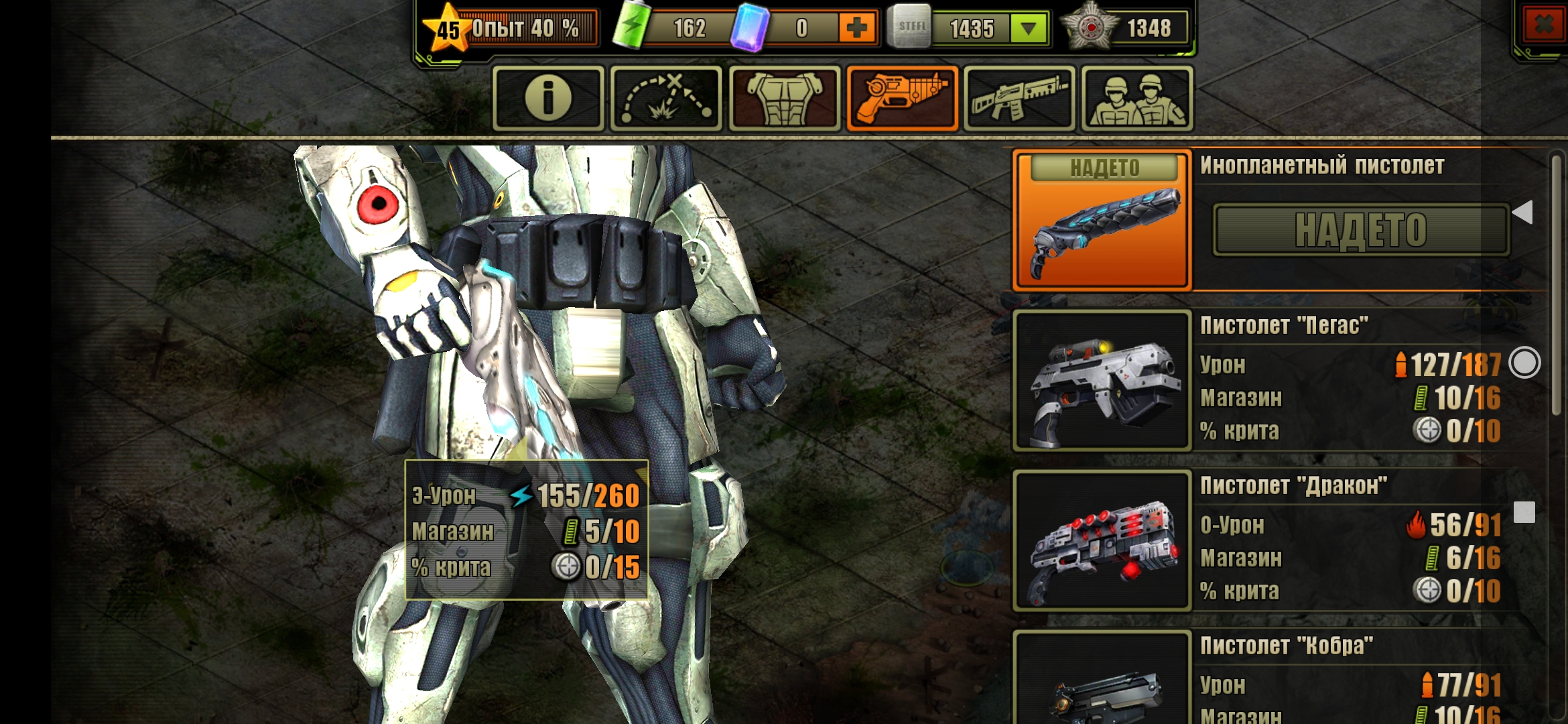Close the equipment screen with red X
1568x724 pixels.
[x=1543, y=27]
